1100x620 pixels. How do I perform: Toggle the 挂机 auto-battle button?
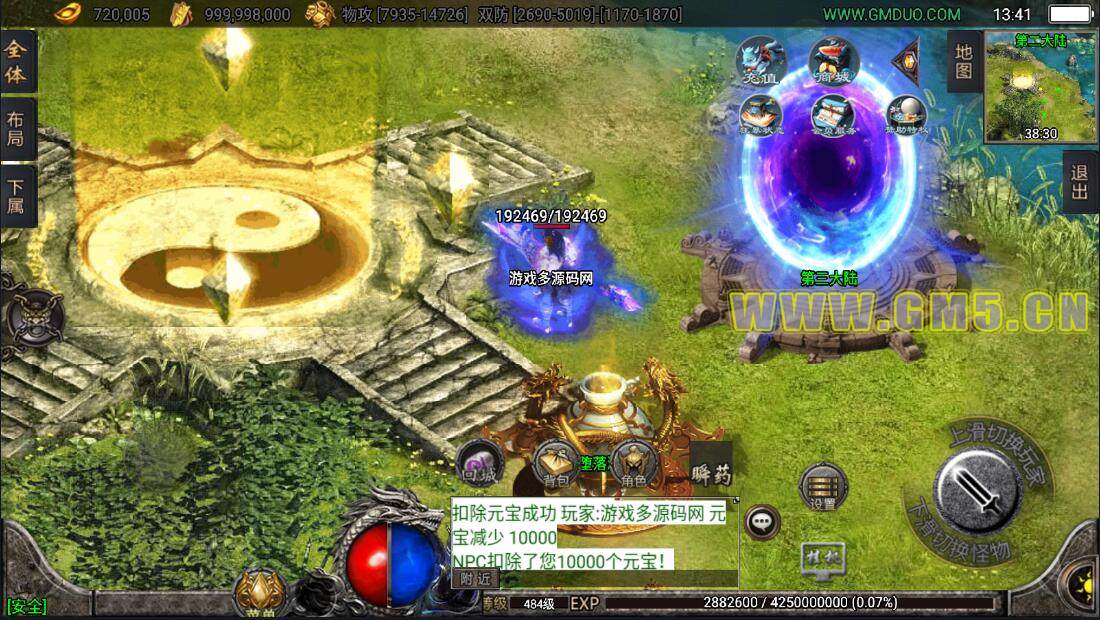tap(822, 559)
